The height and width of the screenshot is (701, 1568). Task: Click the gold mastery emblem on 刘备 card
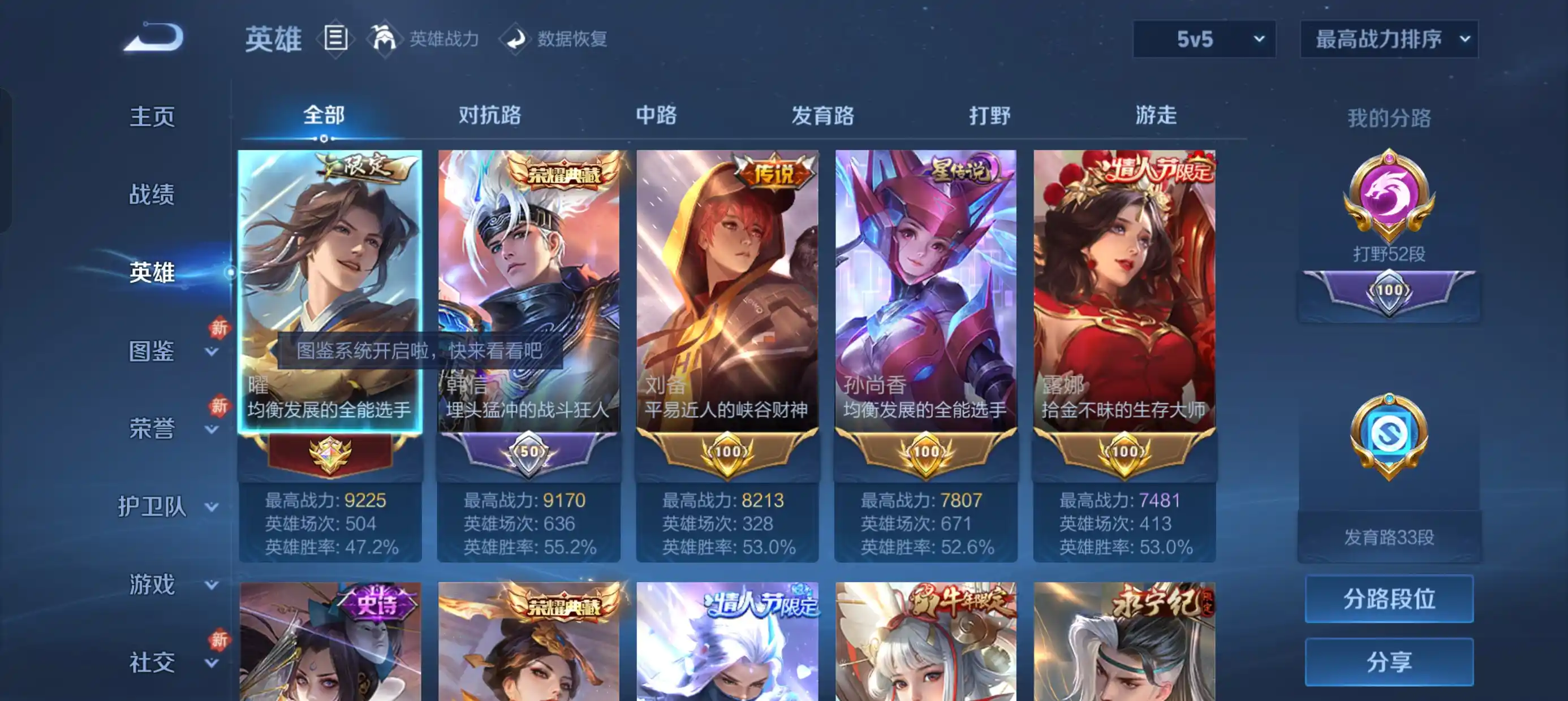point(728,451)
